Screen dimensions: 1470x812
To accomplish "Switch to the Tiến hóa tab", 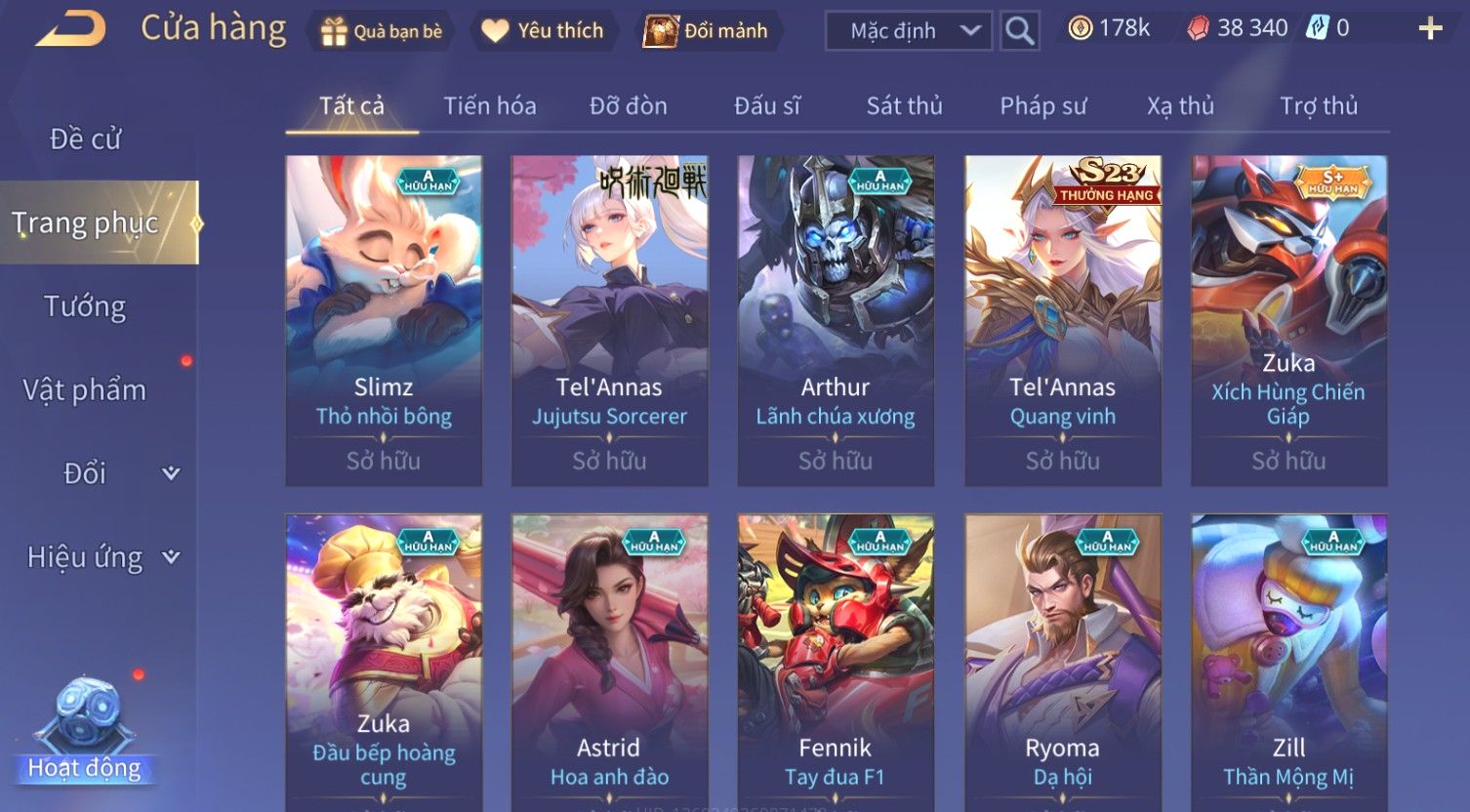I will click(x=490, y=105).
